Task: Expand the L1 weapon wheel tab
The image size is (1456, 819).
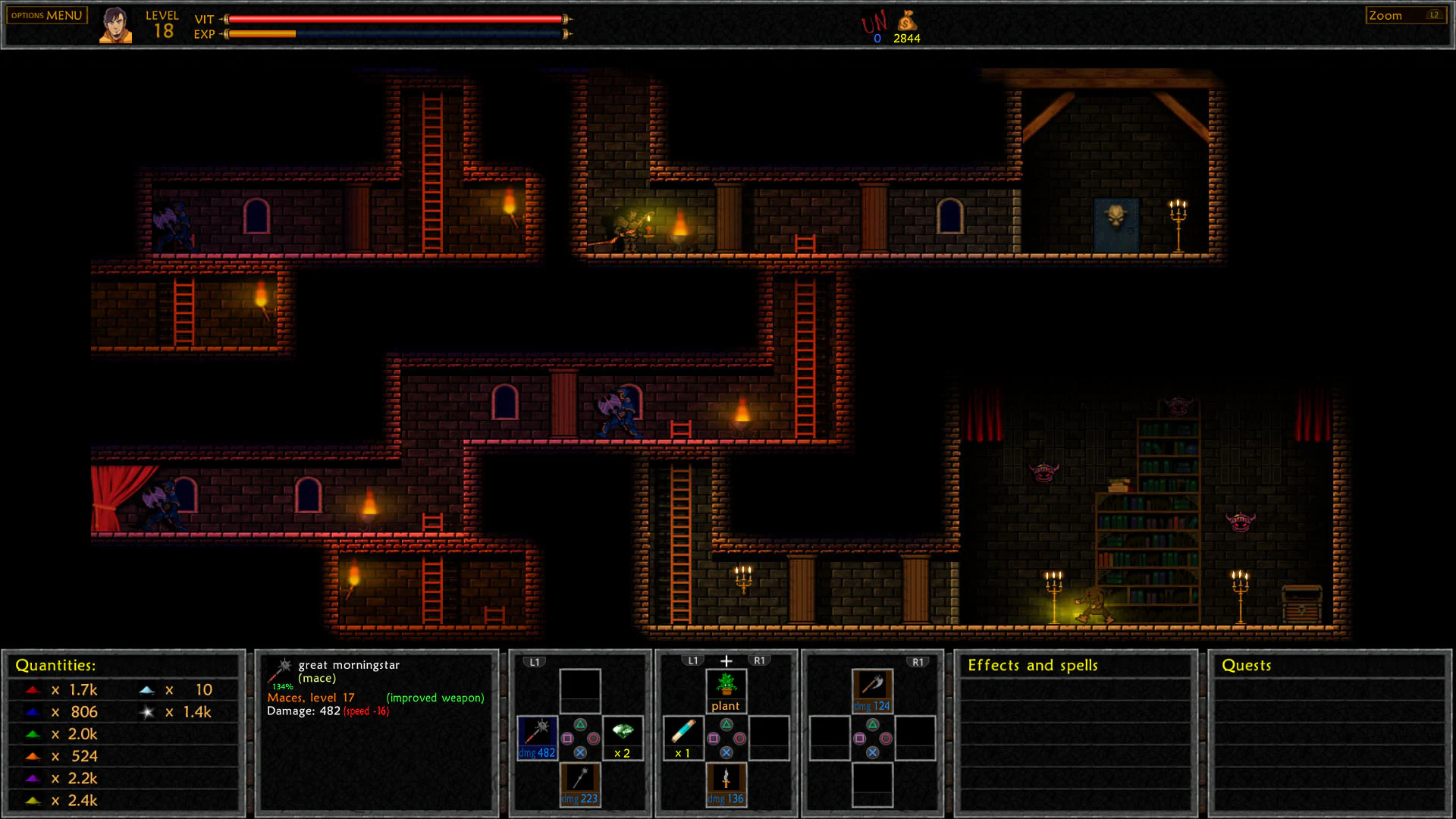Action: point(534,661)
